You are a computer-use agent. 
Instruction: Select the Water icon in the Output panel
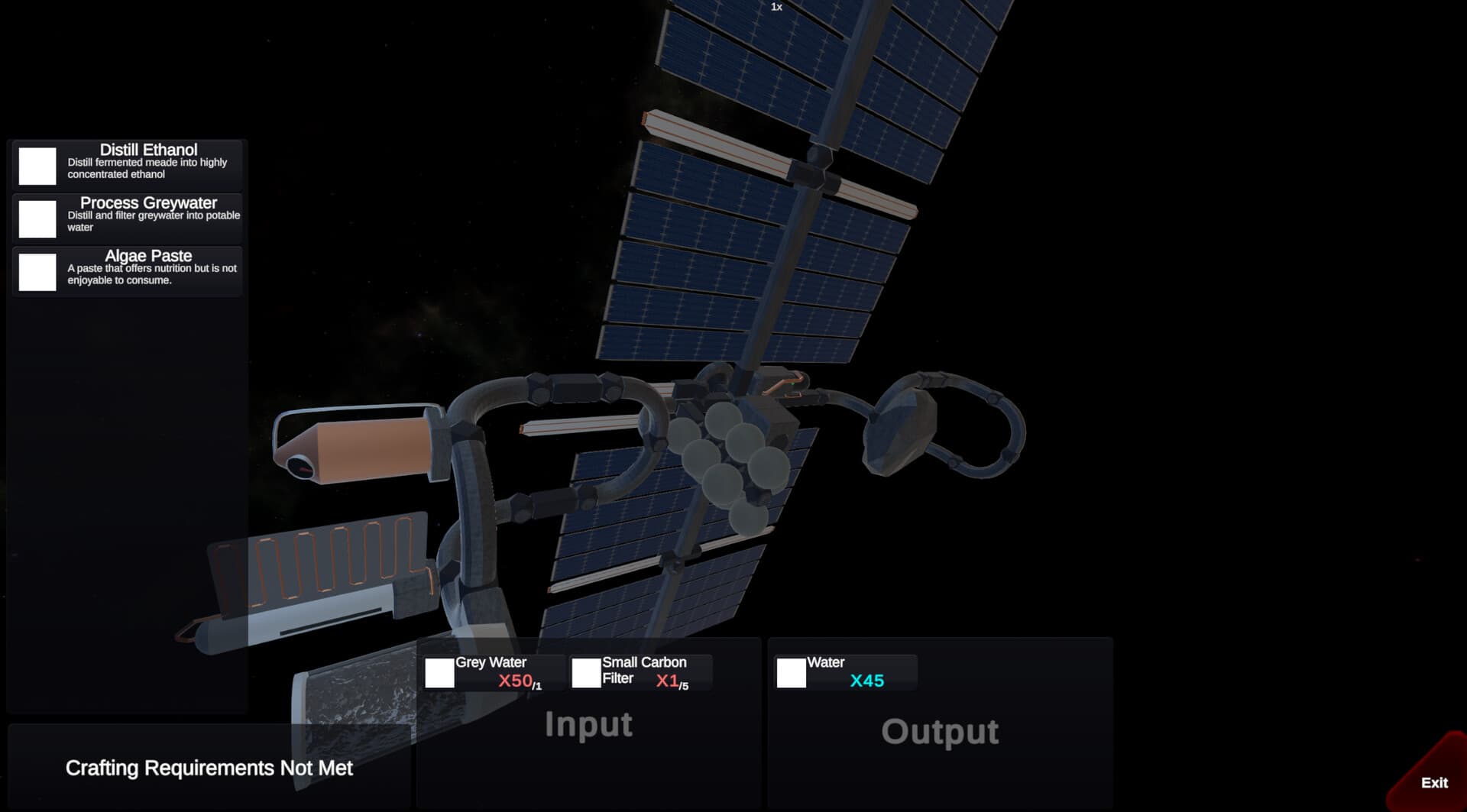[791, 673]
